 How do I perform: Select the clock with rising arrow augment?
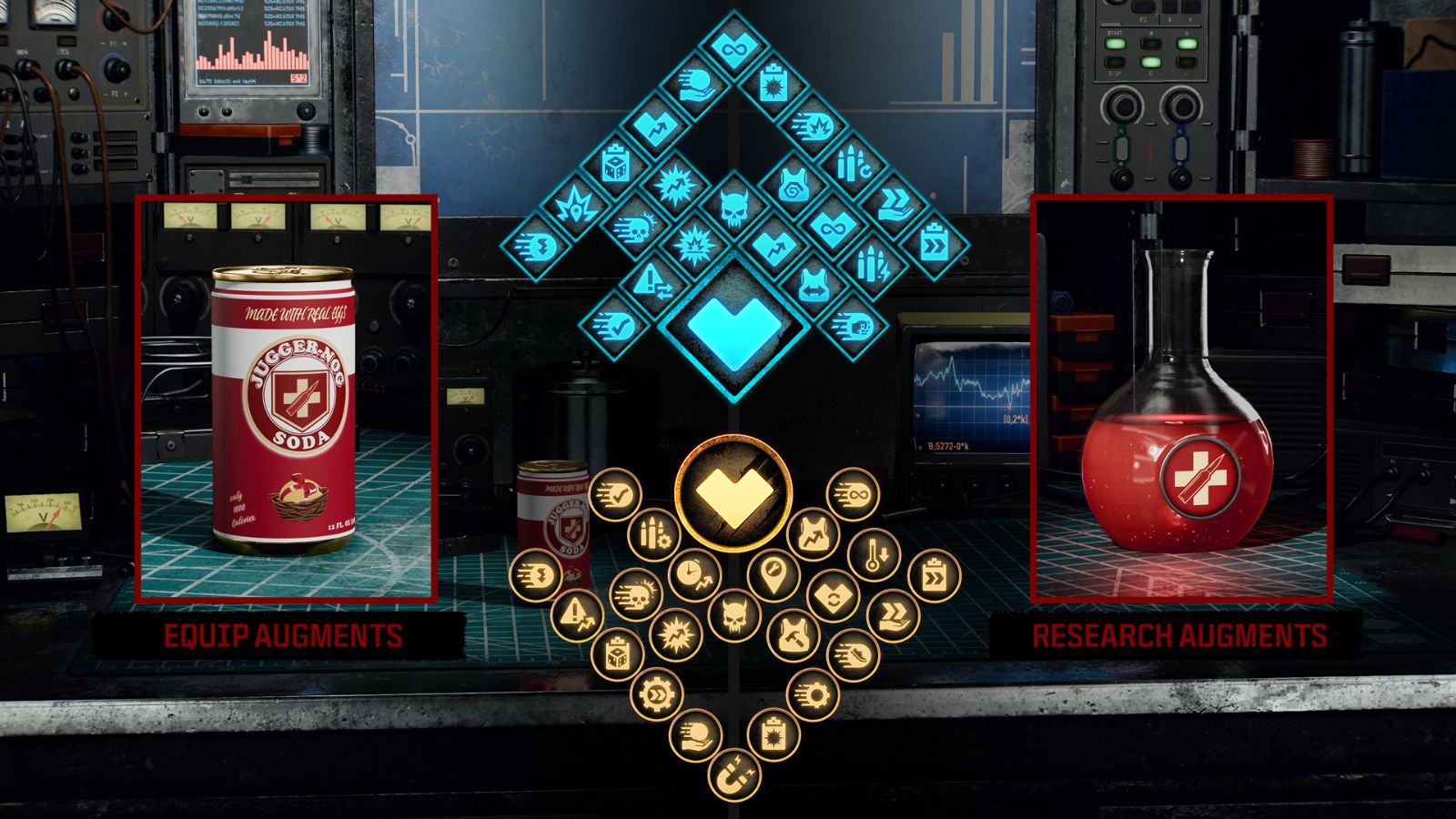692,576
